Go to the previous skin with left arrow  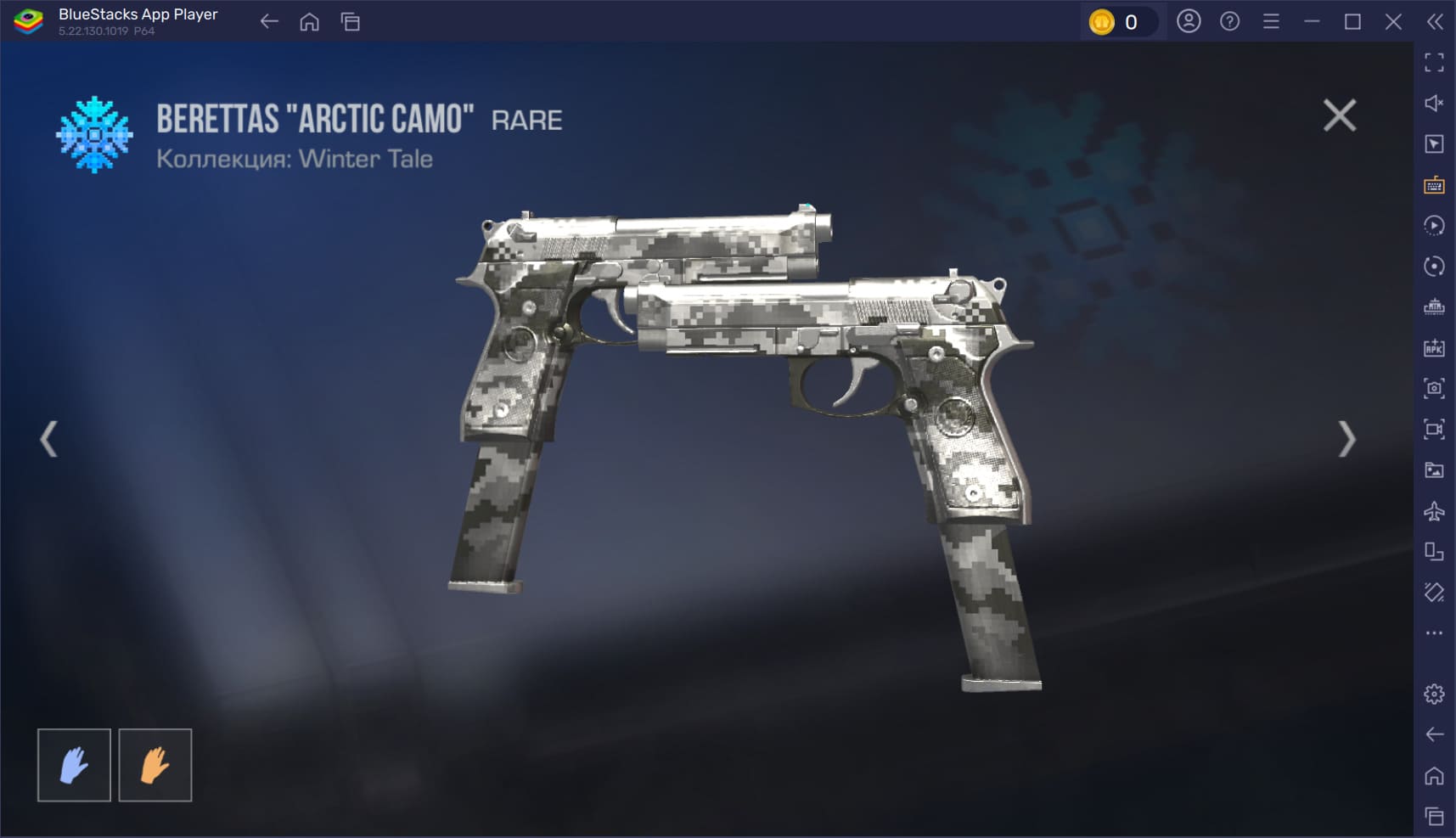click(49, 439)
